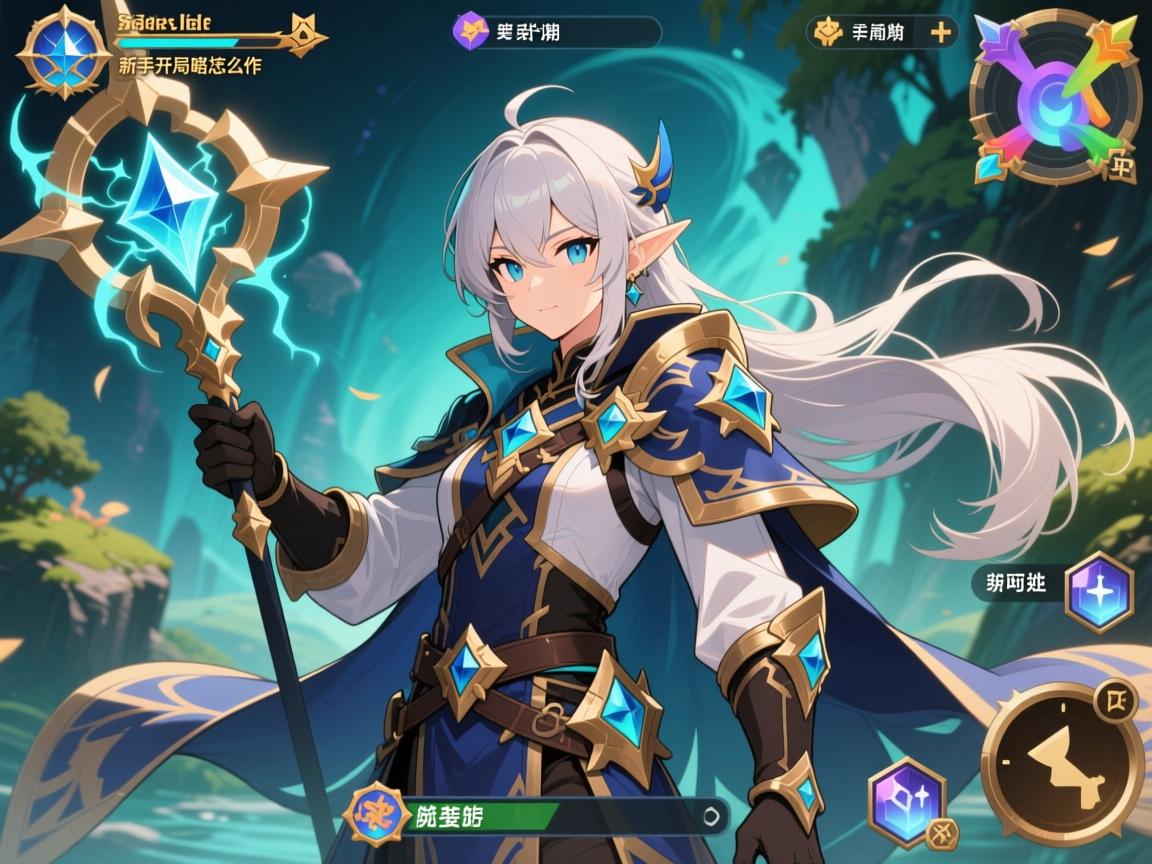Tap the gold plus button to add currency
1152x864 pixels.
point(940,32)
